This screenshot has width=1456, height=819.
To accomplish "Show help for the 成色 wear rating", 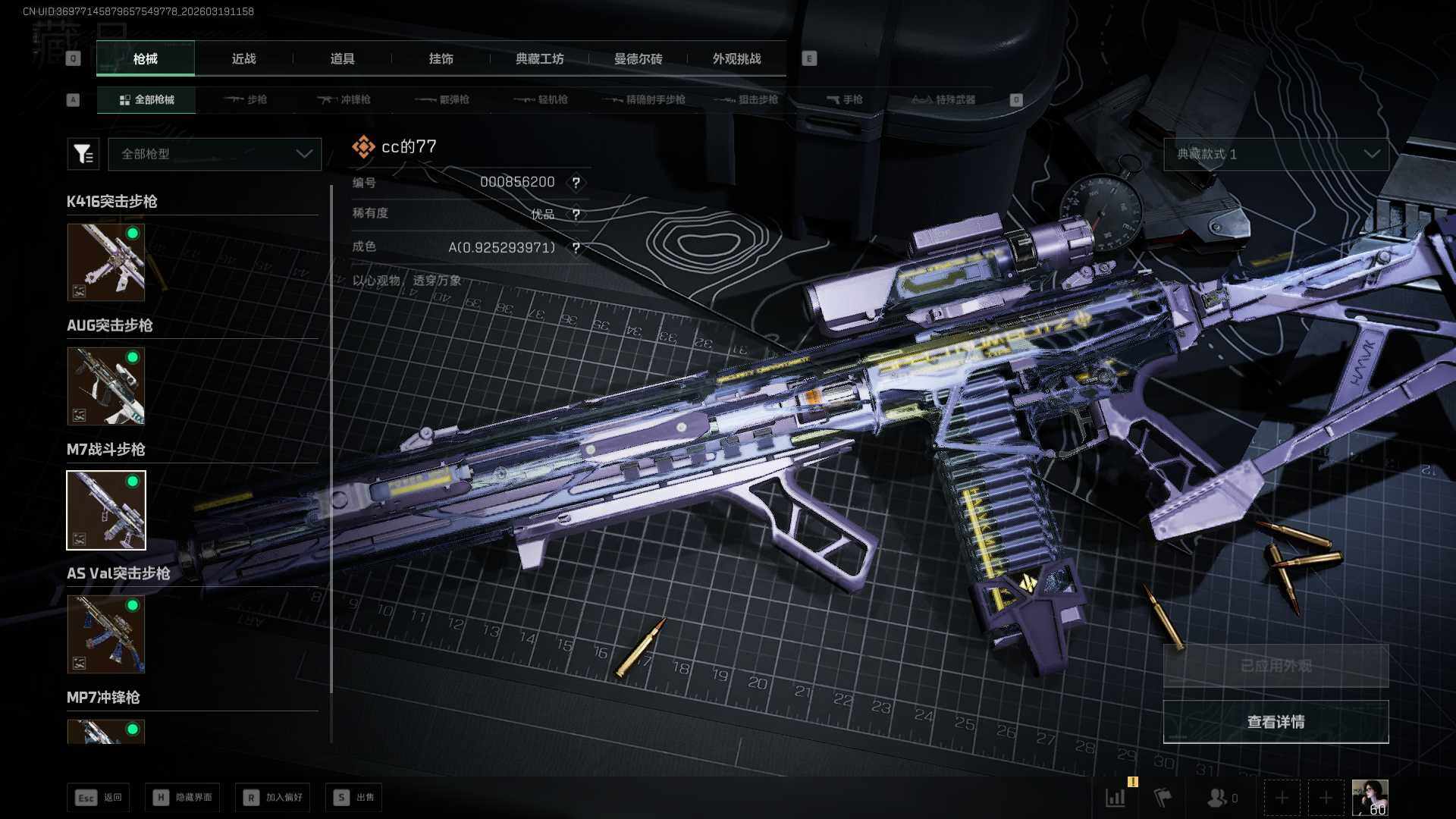I will coord(576,248).
